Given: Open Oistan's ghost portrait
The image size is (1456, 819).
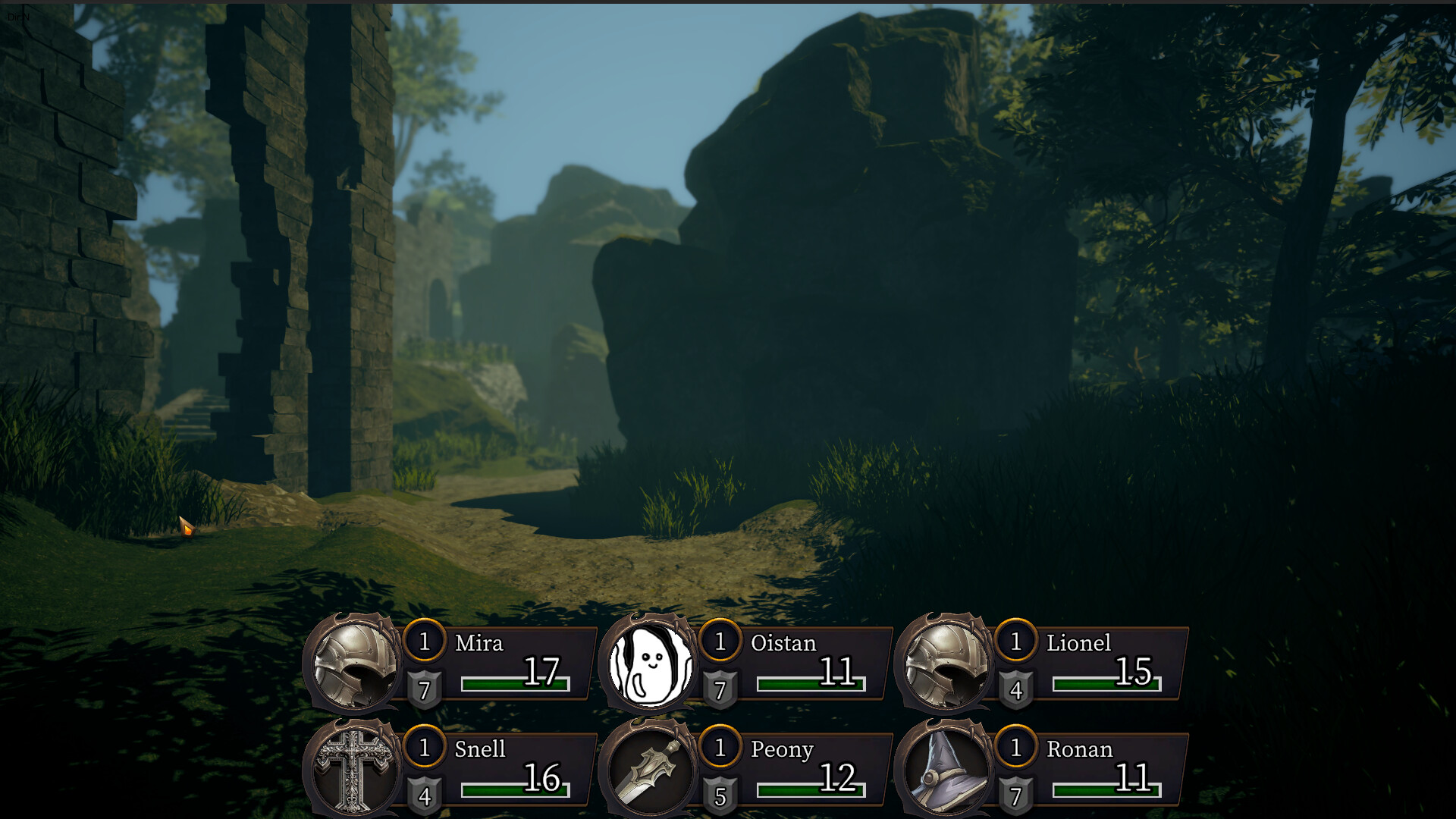Looking at the screenshot, I should click(x=650, y=664).
